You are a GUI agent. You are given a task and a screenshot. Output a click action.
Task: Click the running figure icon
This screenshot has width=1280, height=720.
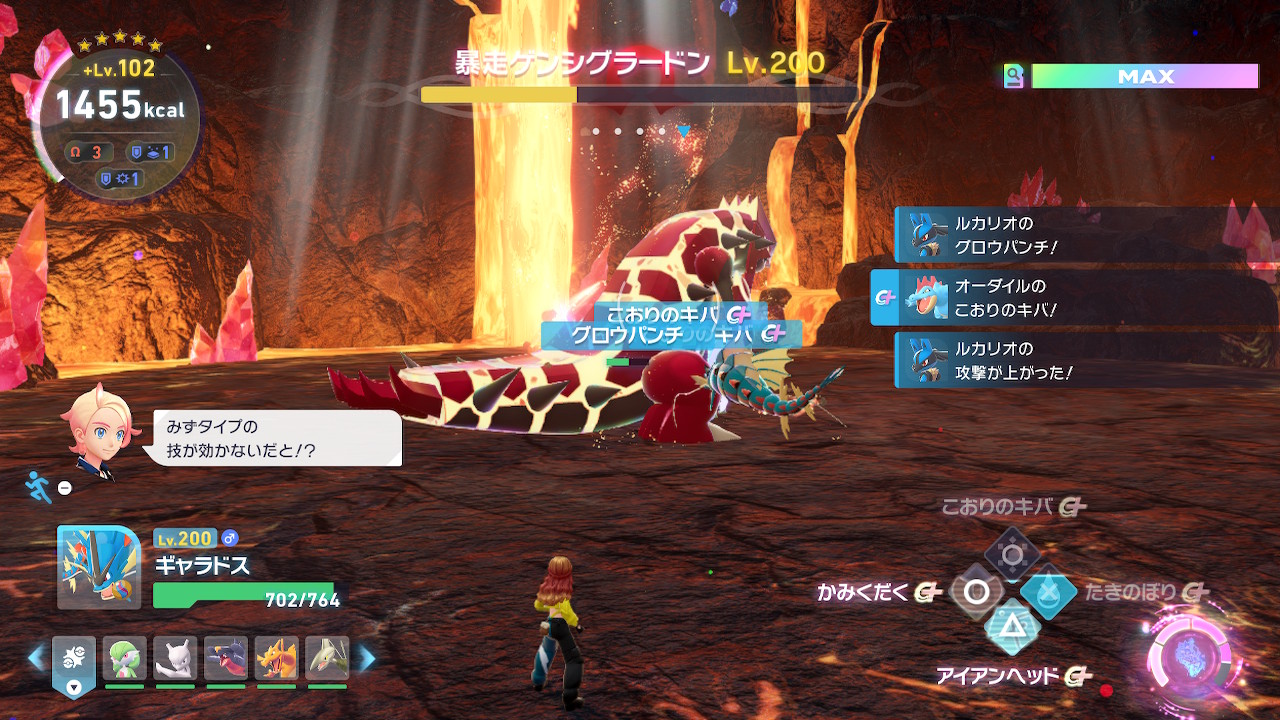click(38, 487)
